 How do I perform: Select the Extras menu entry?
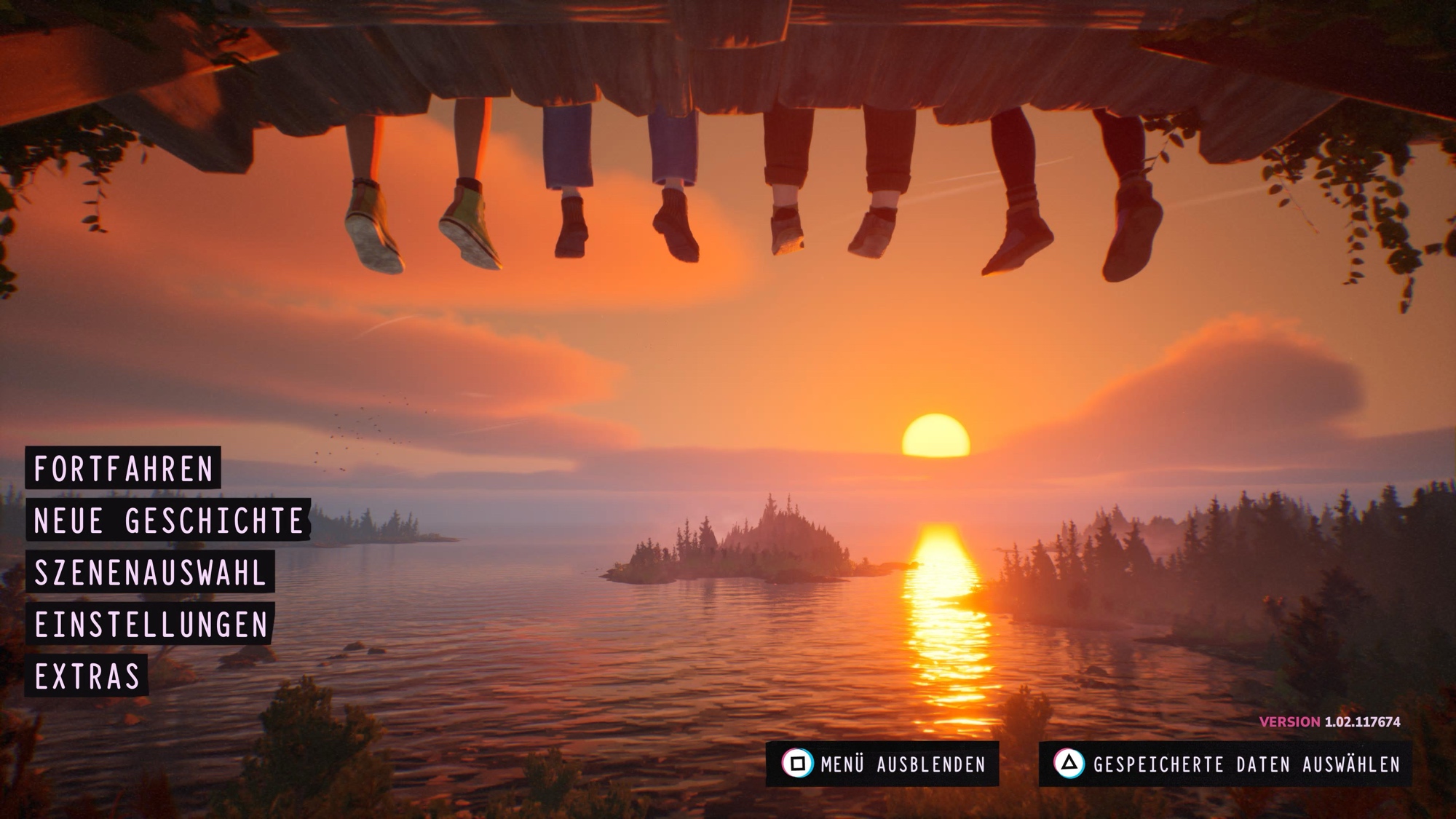[x=87, y=676]
